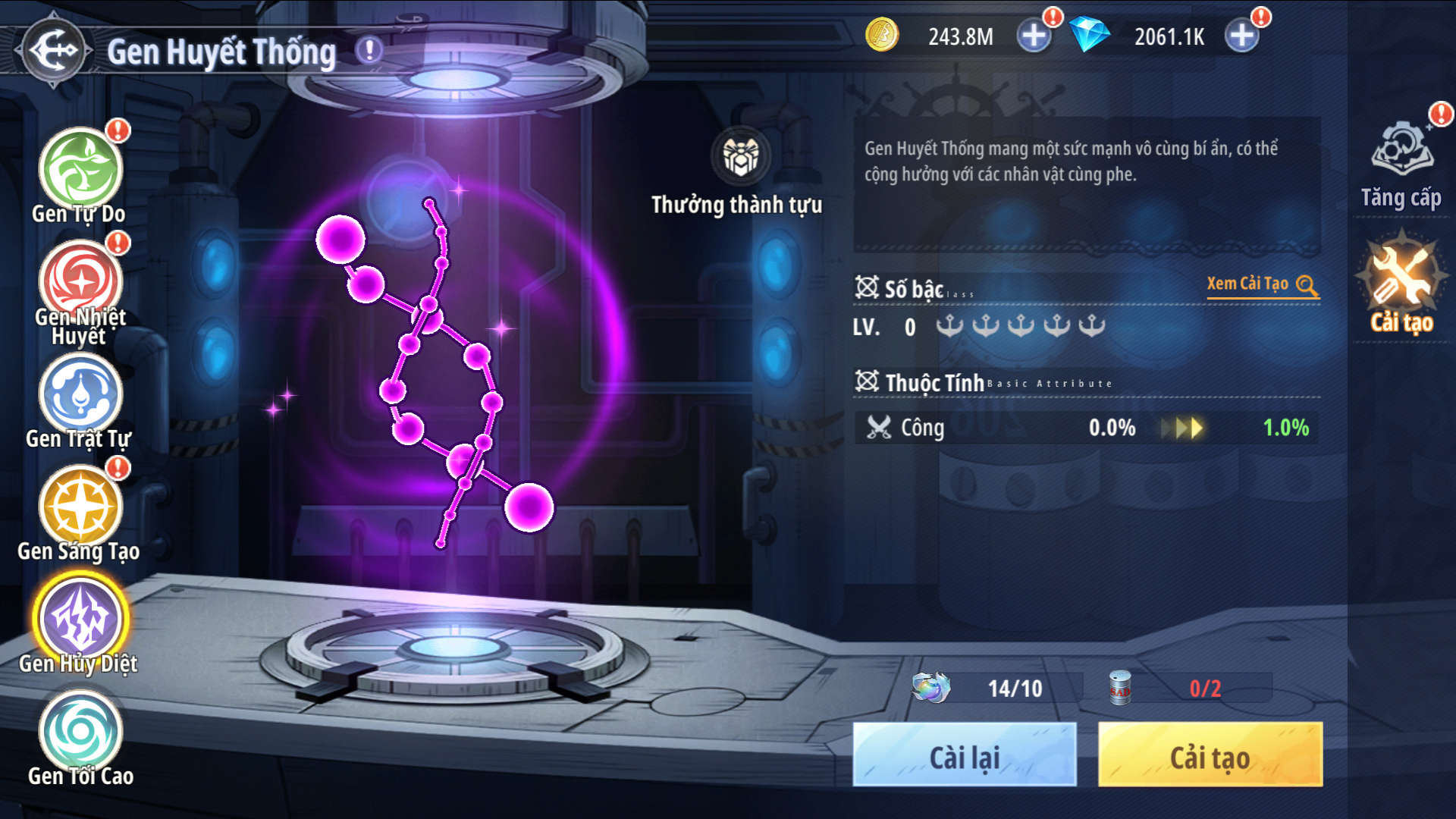Add more blue diamonds

[1241, 36]
